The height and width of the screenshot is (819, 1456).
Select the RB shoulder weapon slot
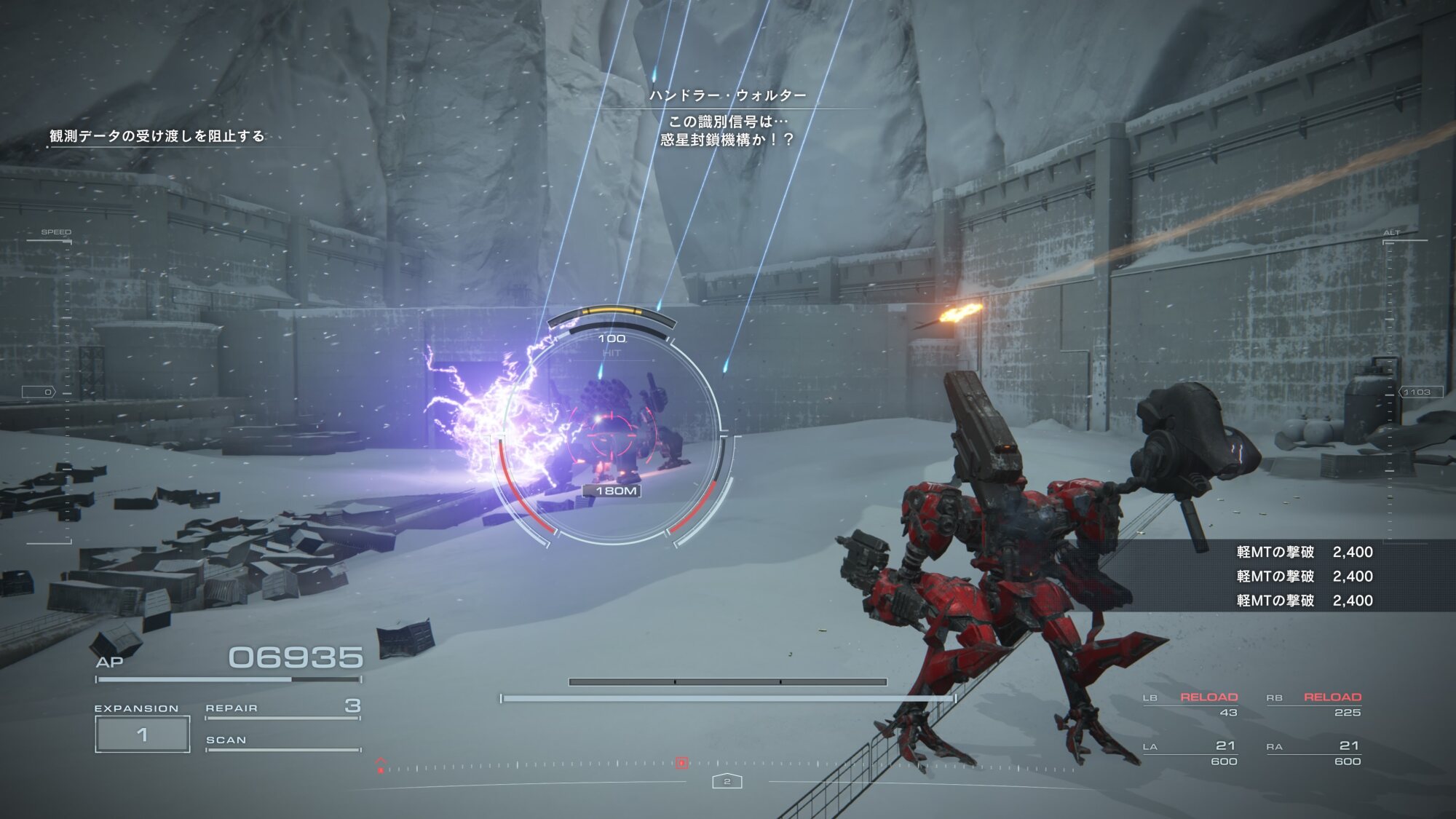click(1314, 703)
